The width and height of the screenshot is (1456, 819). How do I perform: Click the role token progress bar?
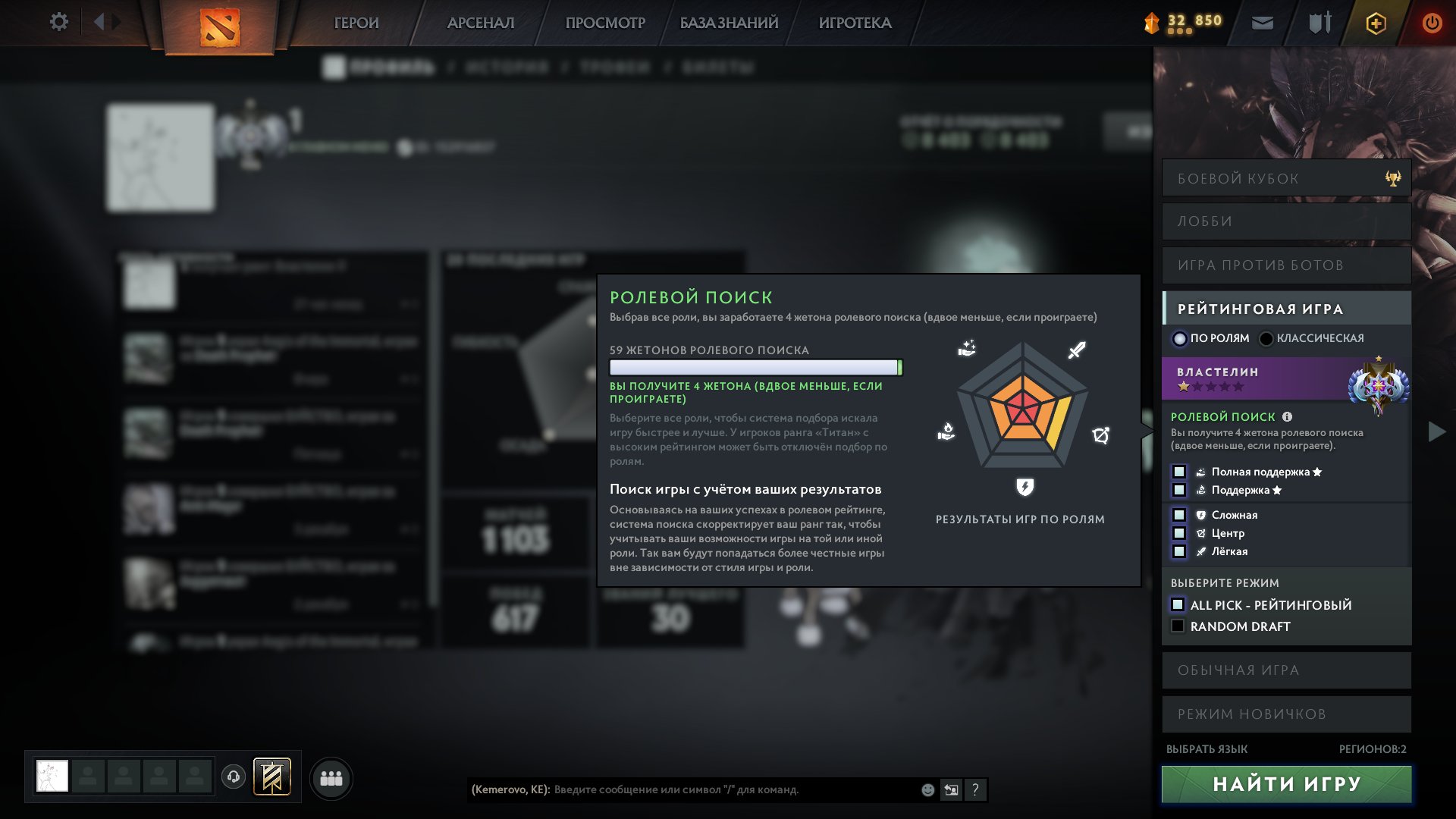pyautogui.click(x=755, y=368)
